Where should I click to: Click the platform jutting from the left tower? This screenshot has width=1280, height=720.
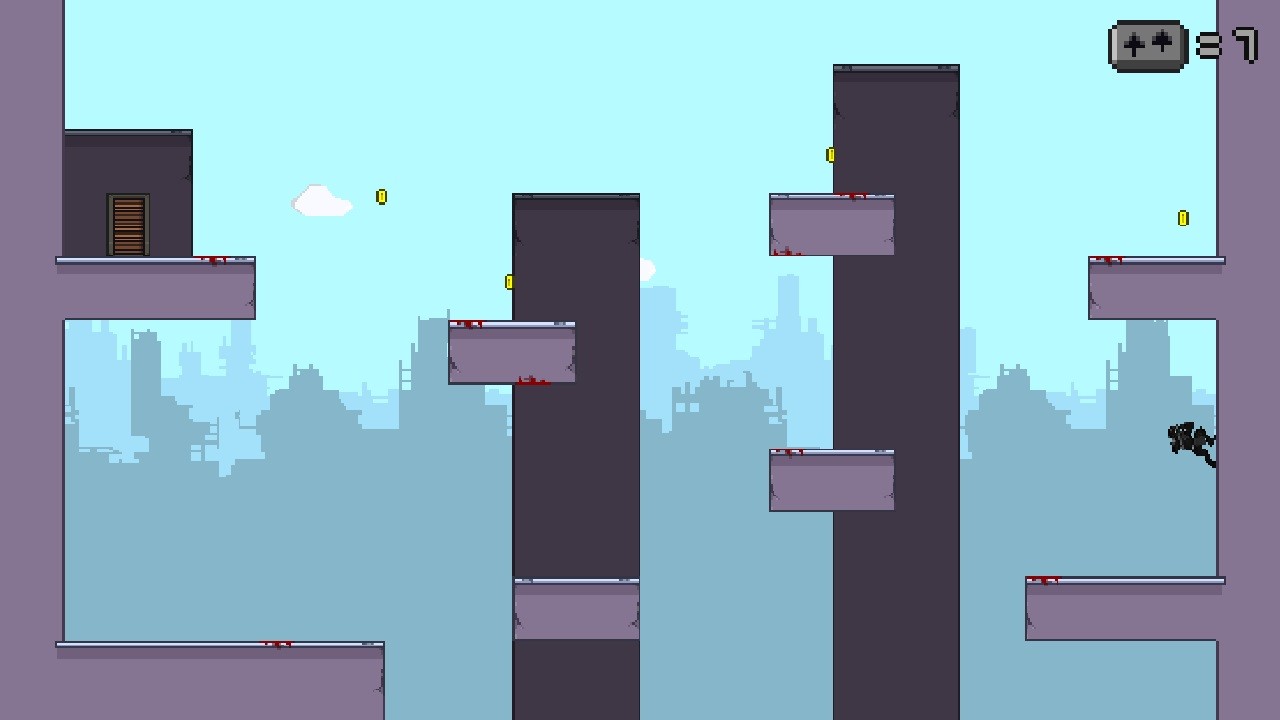(x=510, y=352)
